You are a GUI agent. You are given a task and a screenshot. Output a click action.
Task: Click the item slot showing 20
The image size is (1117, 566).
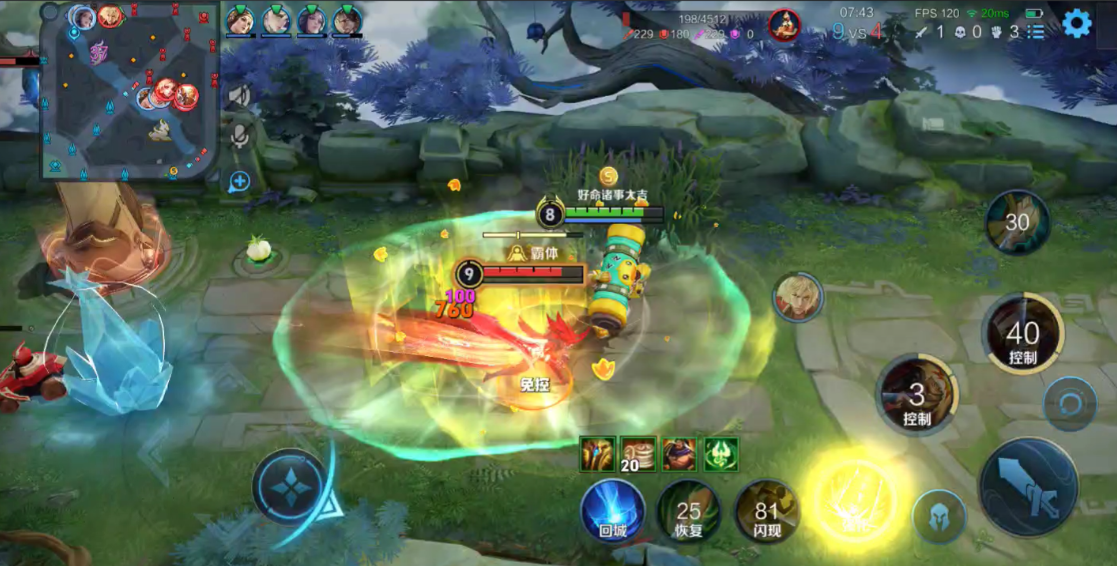tap(638, 454)
